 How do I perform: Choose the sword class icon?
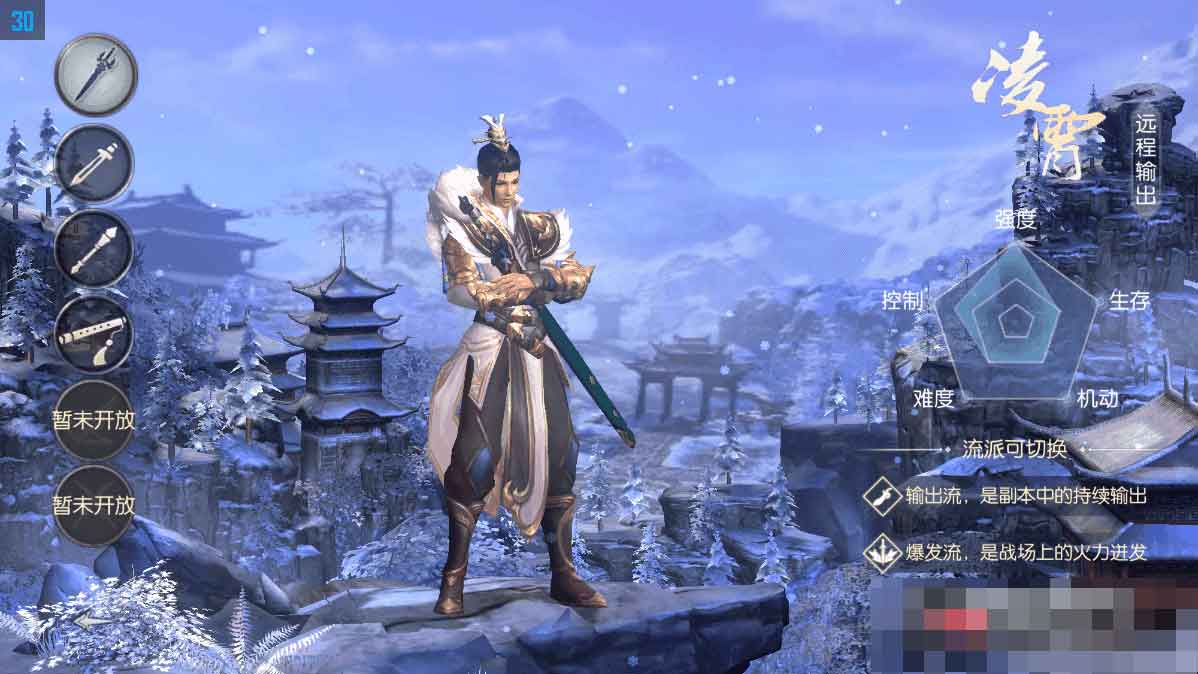(95, 162)
